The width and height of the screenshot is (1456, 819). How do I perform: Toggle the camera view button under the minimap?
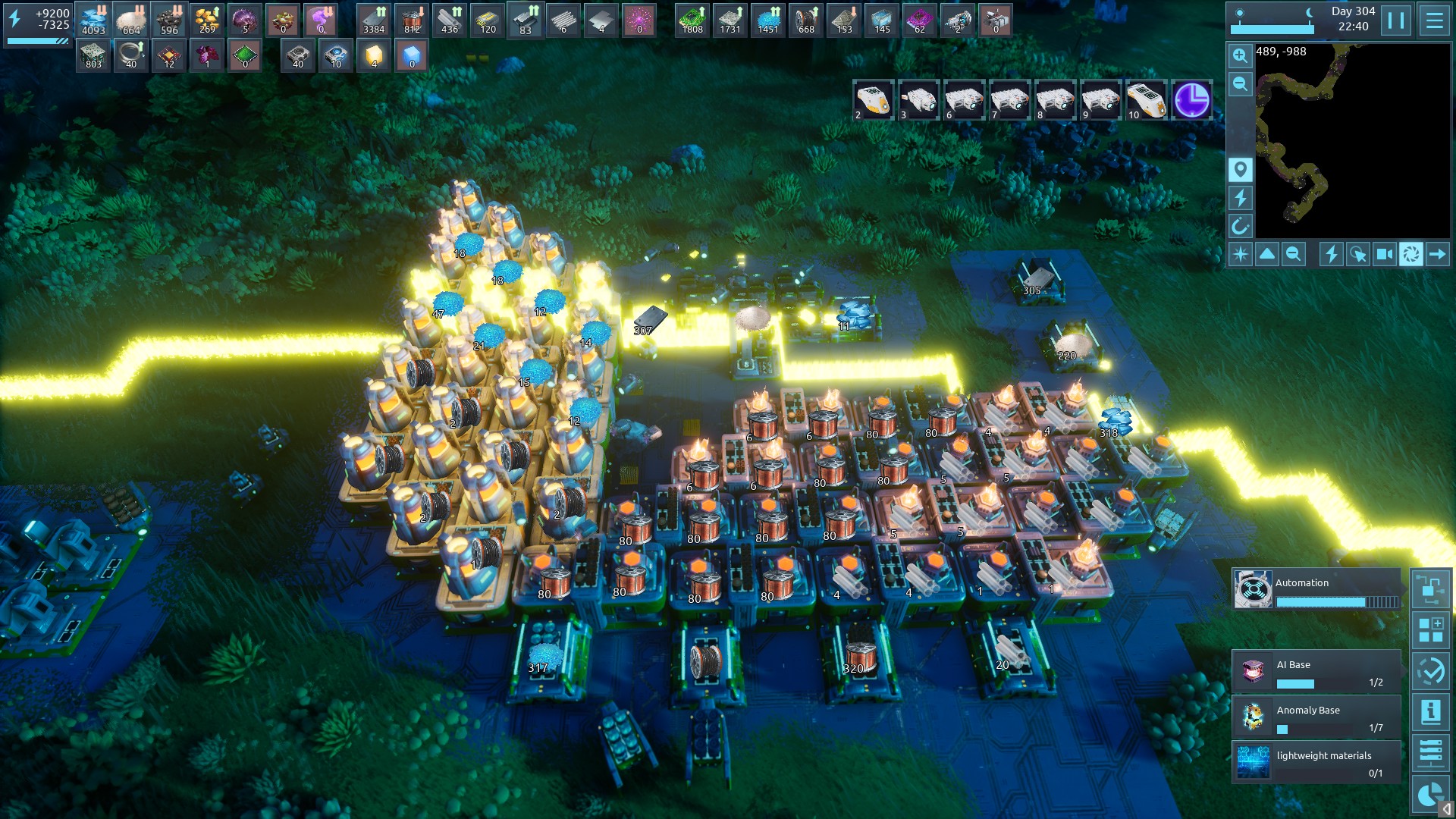click(1384, 255)
